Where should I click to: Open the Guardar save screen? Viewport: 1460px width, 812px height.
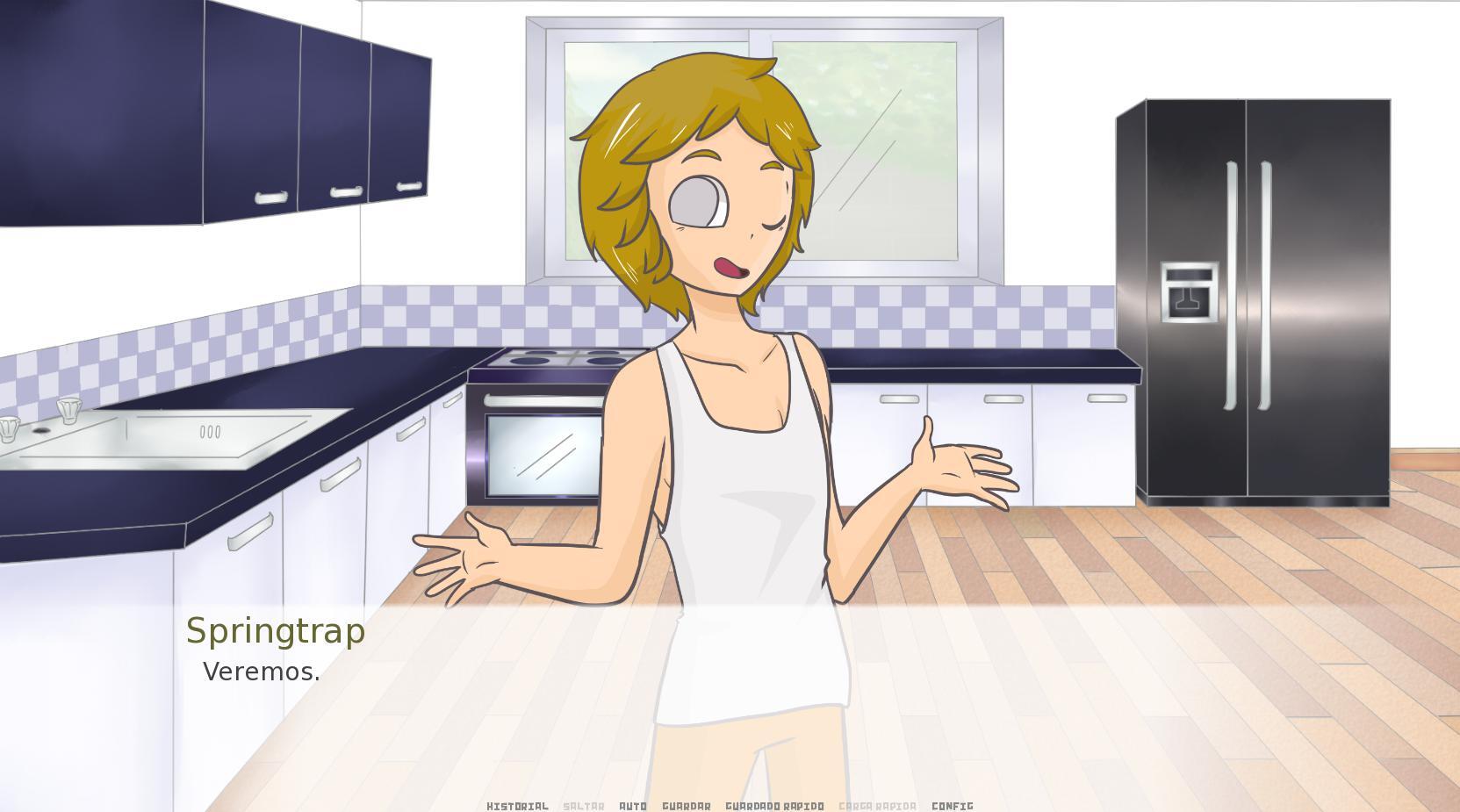[687, 805]
